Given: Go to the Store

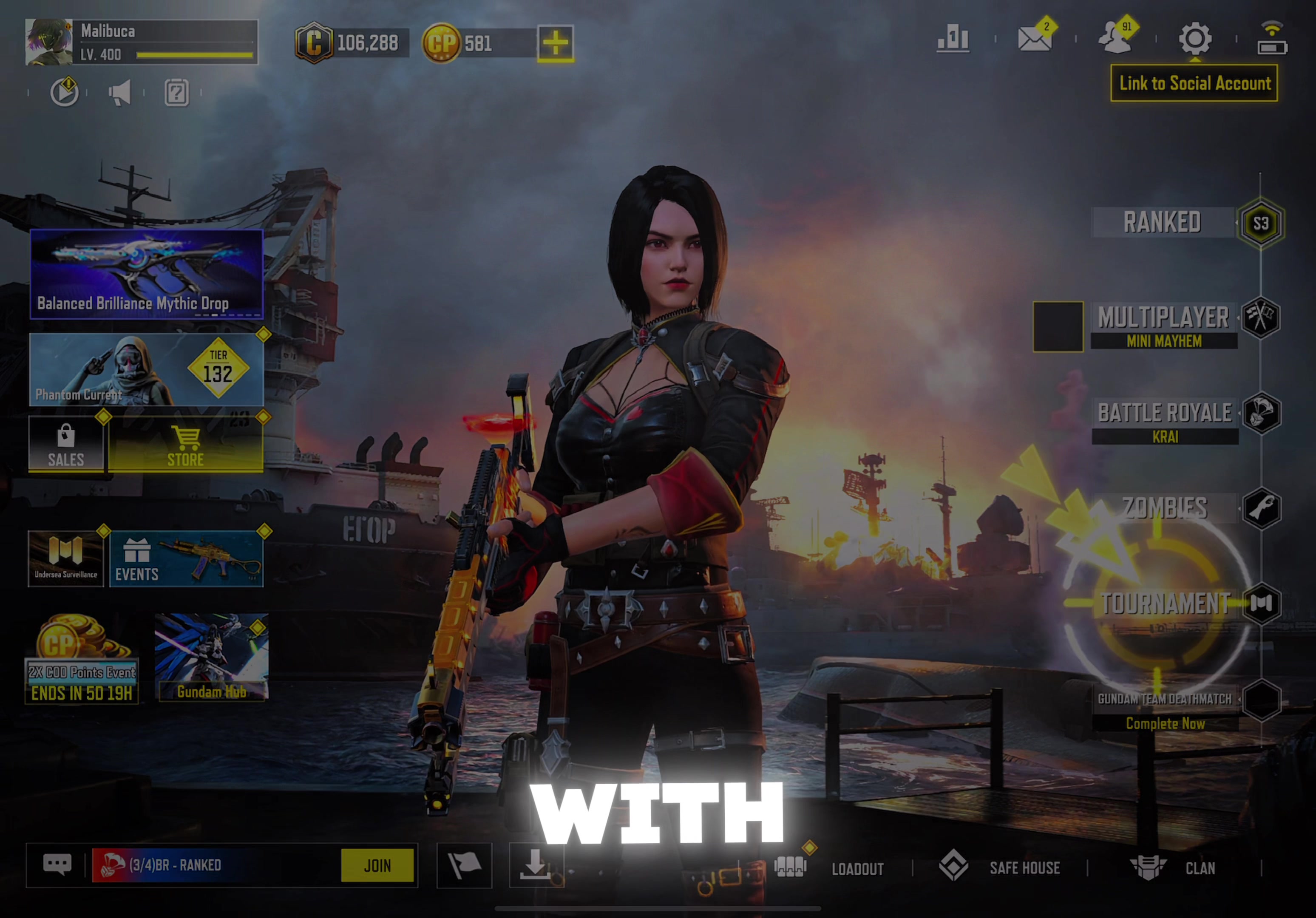Looking at the screenshot, I should coord(186,445).
